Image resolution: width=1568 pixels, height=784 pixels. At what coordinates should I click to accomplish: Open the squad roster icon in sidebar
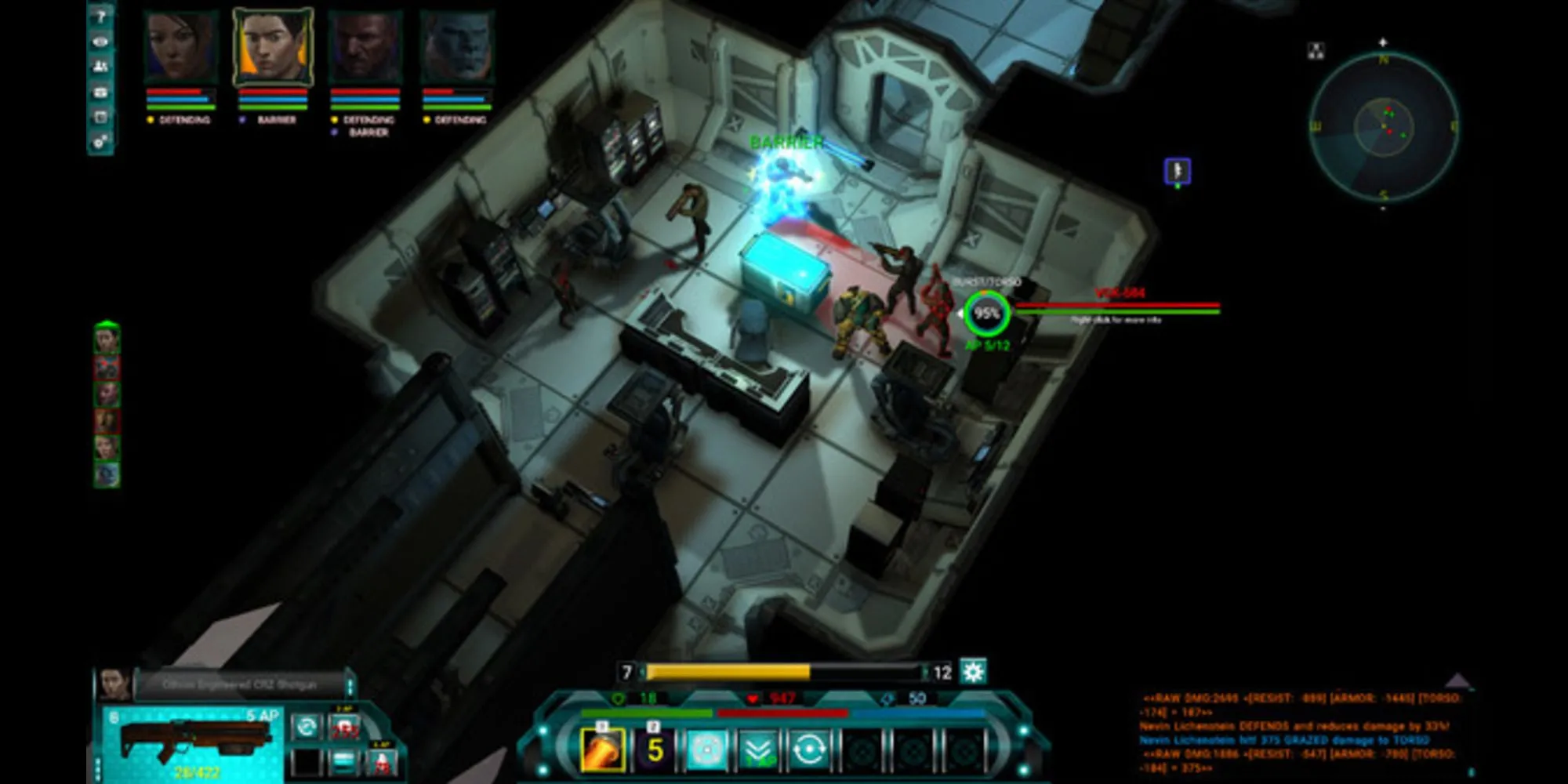(x=100, y=67)
